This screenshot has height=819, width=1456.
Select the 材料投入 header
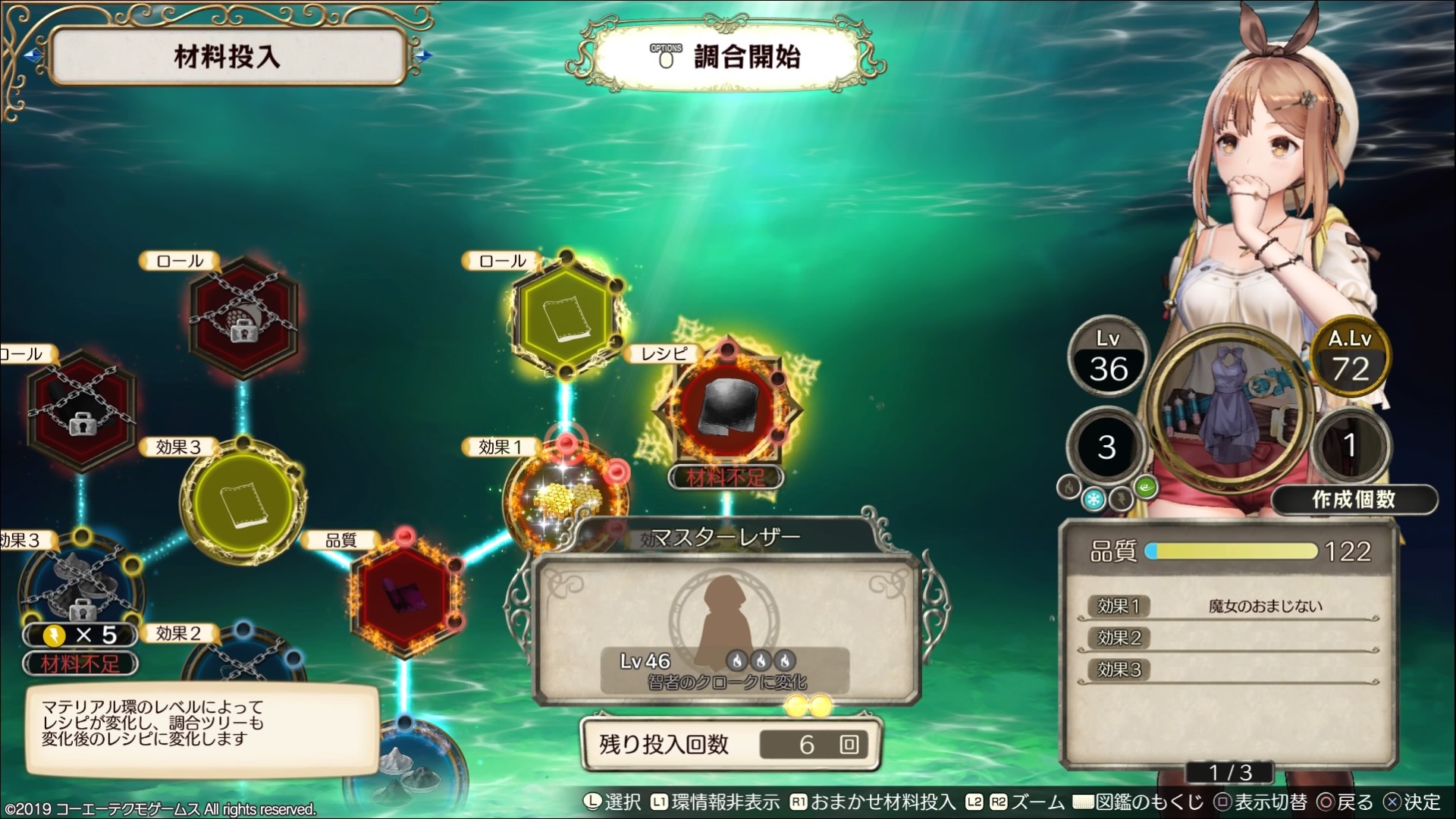click(226, 55)
